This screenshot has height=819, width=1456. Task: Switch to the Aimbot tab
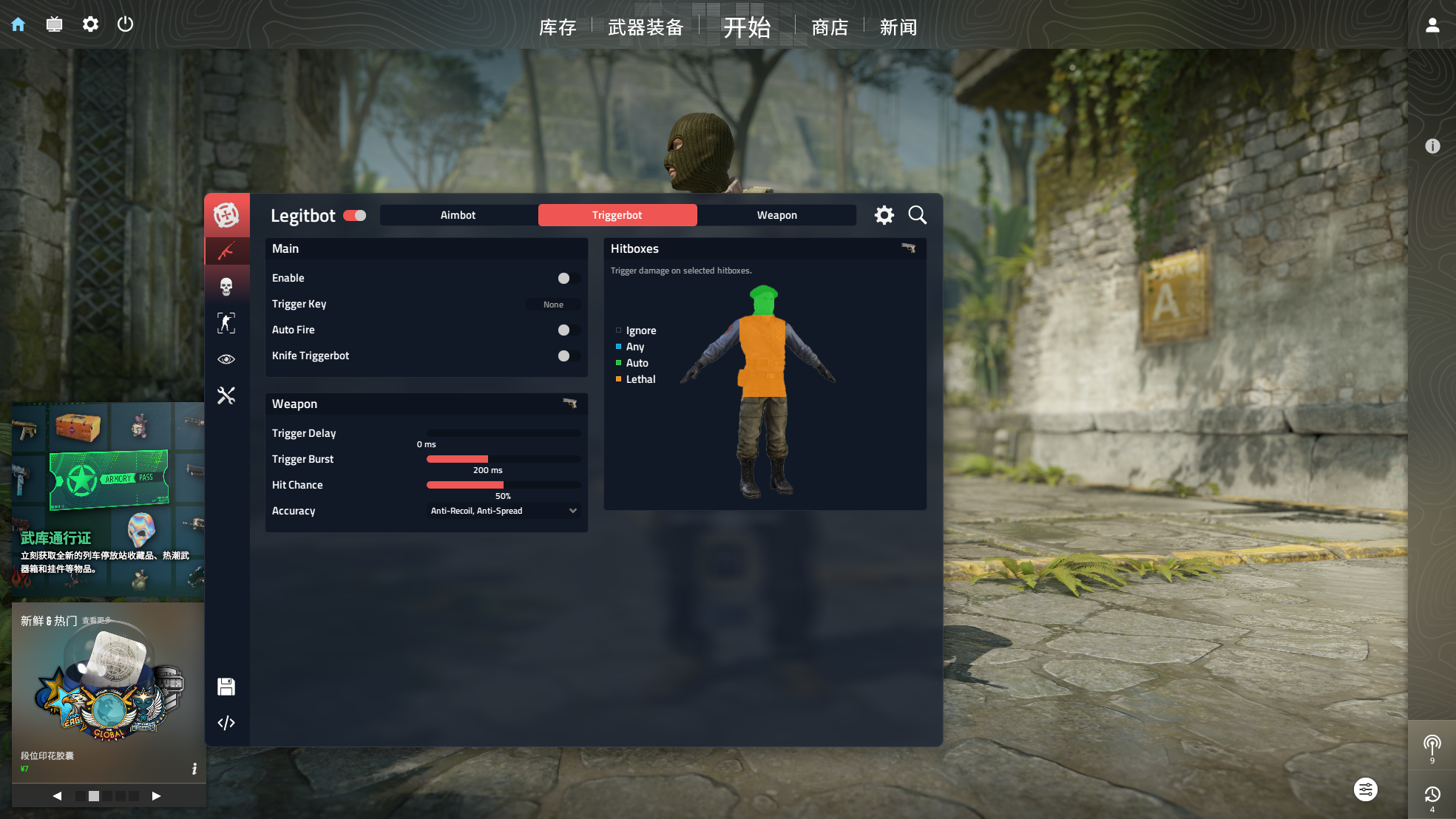pyautogui.click(x=458, y=214)
